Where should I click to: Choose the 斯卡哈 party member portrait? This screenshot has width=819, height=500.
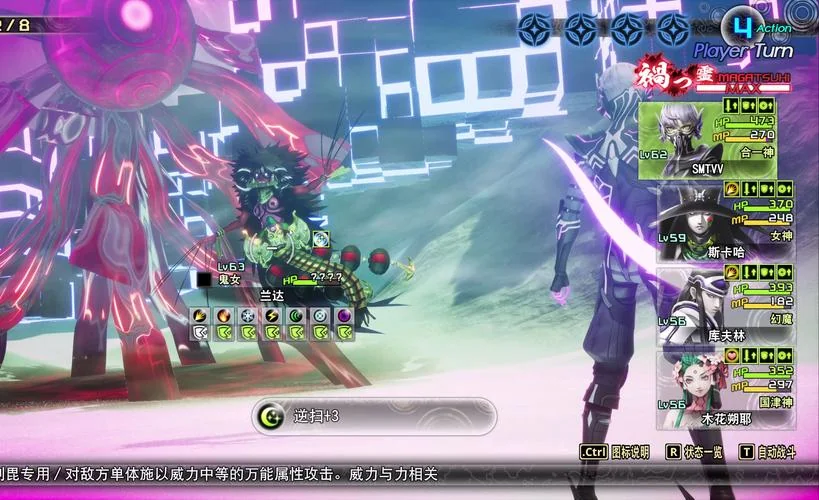coord(695,220)
